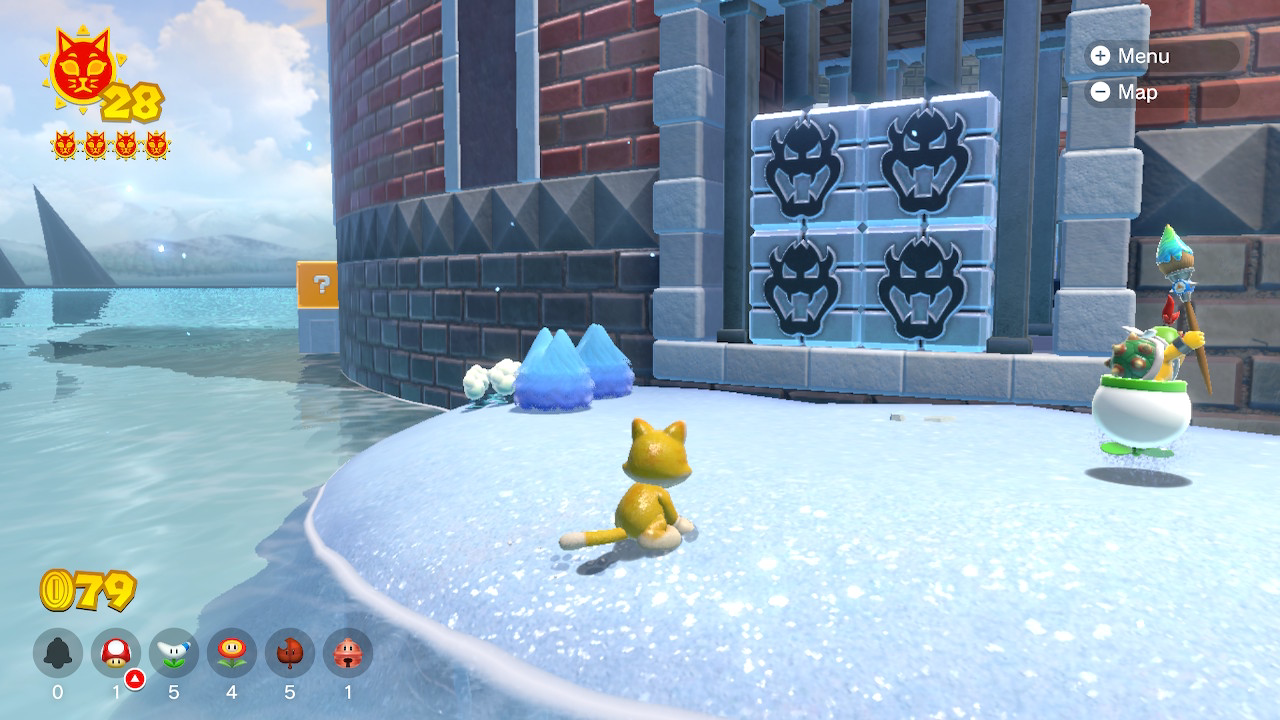Open the Menu button
This screenshot has height=720, width=1280.
tap(1130, 56)
